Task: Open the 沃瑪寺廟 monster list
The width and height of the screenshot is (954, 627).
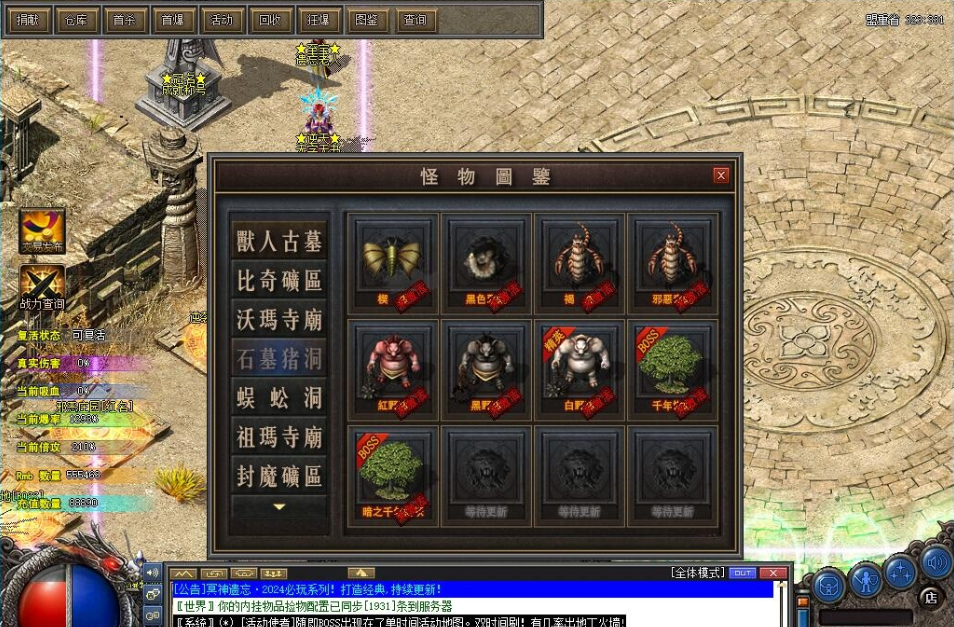Action: (x=279, y=319)
